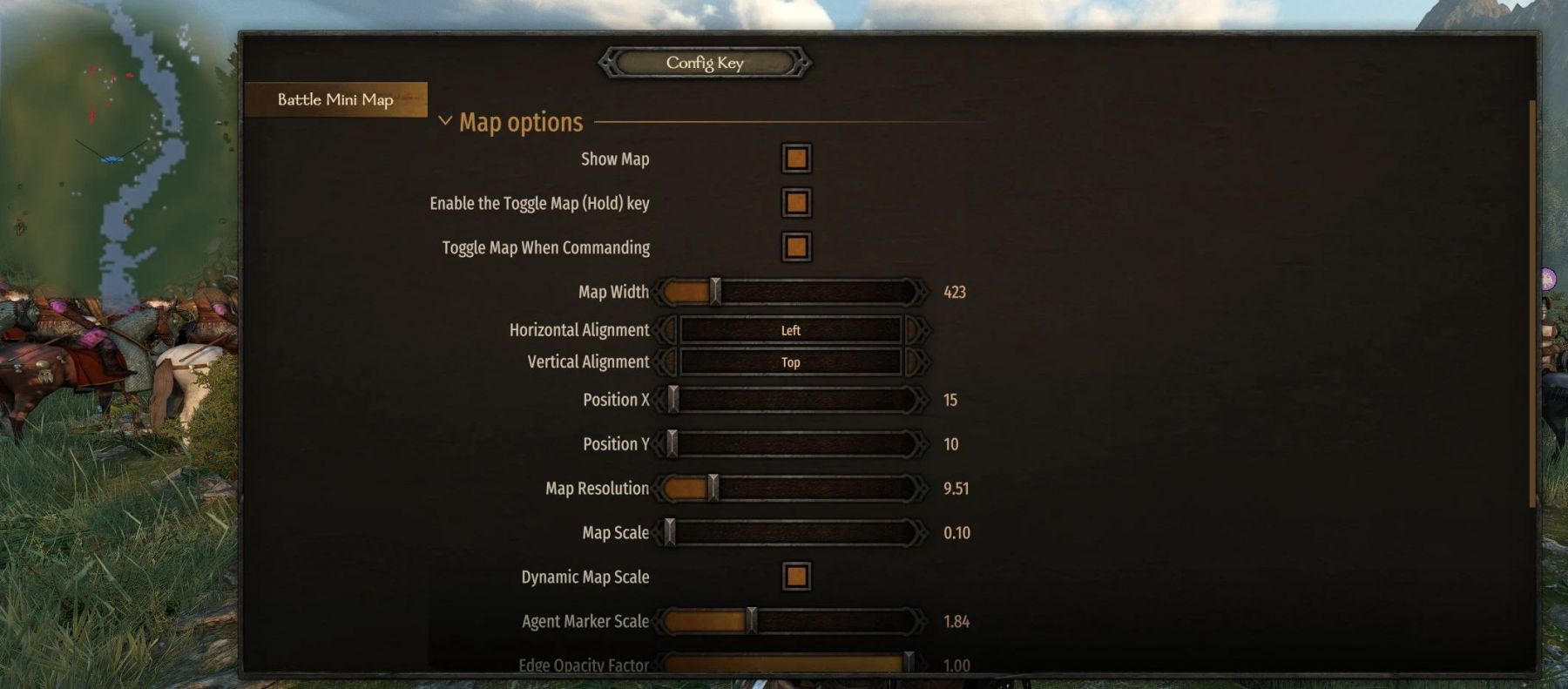Choose next Vertical Alignment with right arrow

pyautogui.click(x=915, y=361)
